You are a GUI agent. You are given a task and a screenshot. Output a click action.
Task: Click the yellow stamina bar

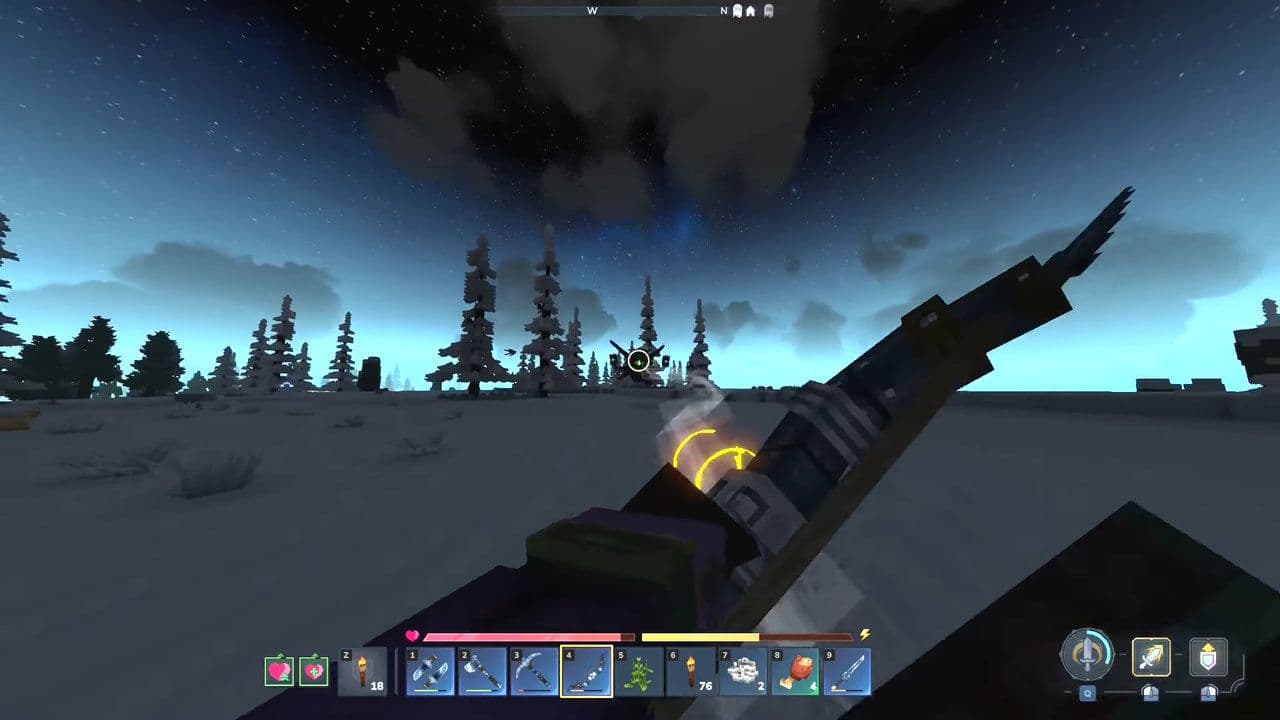tap(698, 637)
